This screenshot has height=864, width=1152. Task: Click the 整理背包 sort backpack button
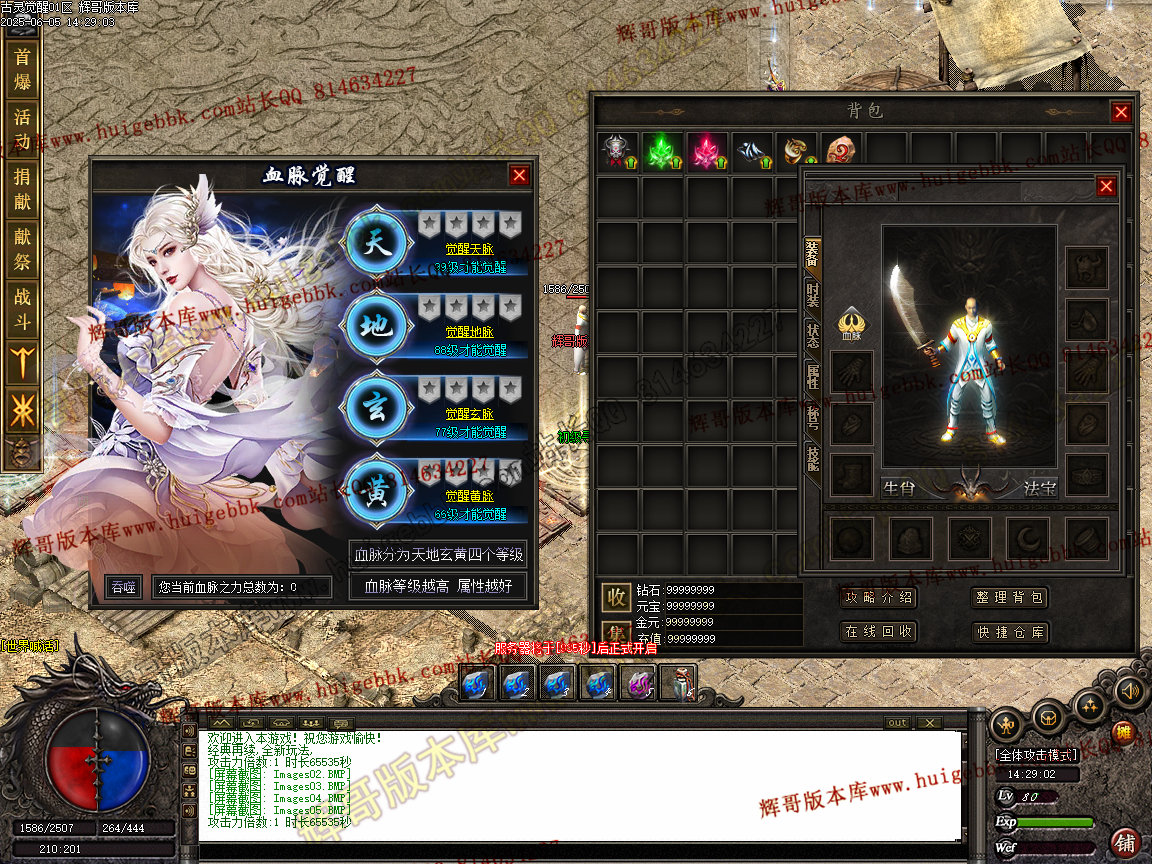[x=1009, y=598]
